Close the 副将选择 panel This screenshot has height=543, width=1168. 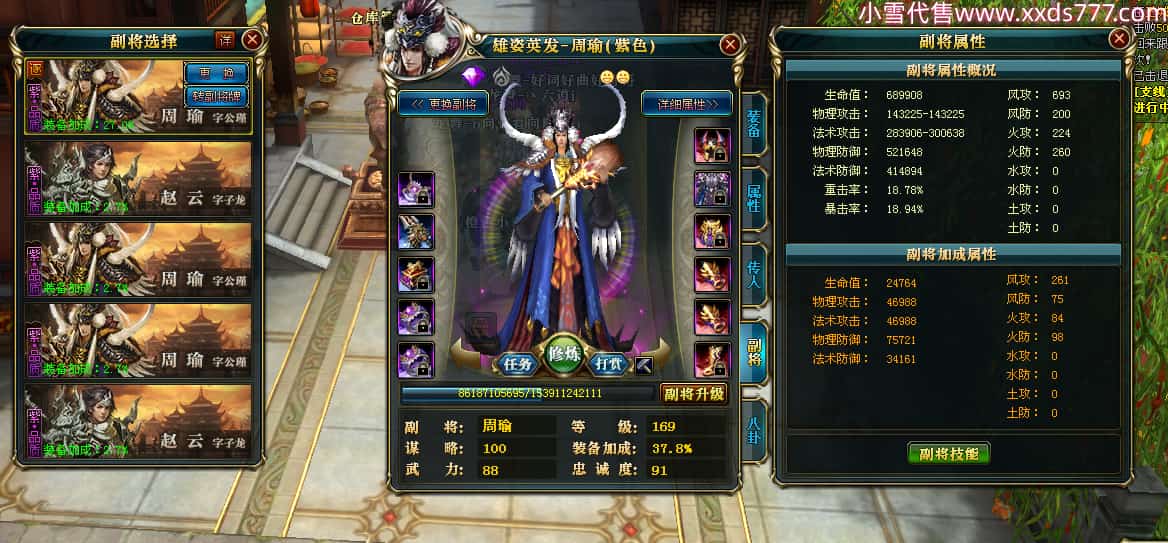(x=252, y=40)
